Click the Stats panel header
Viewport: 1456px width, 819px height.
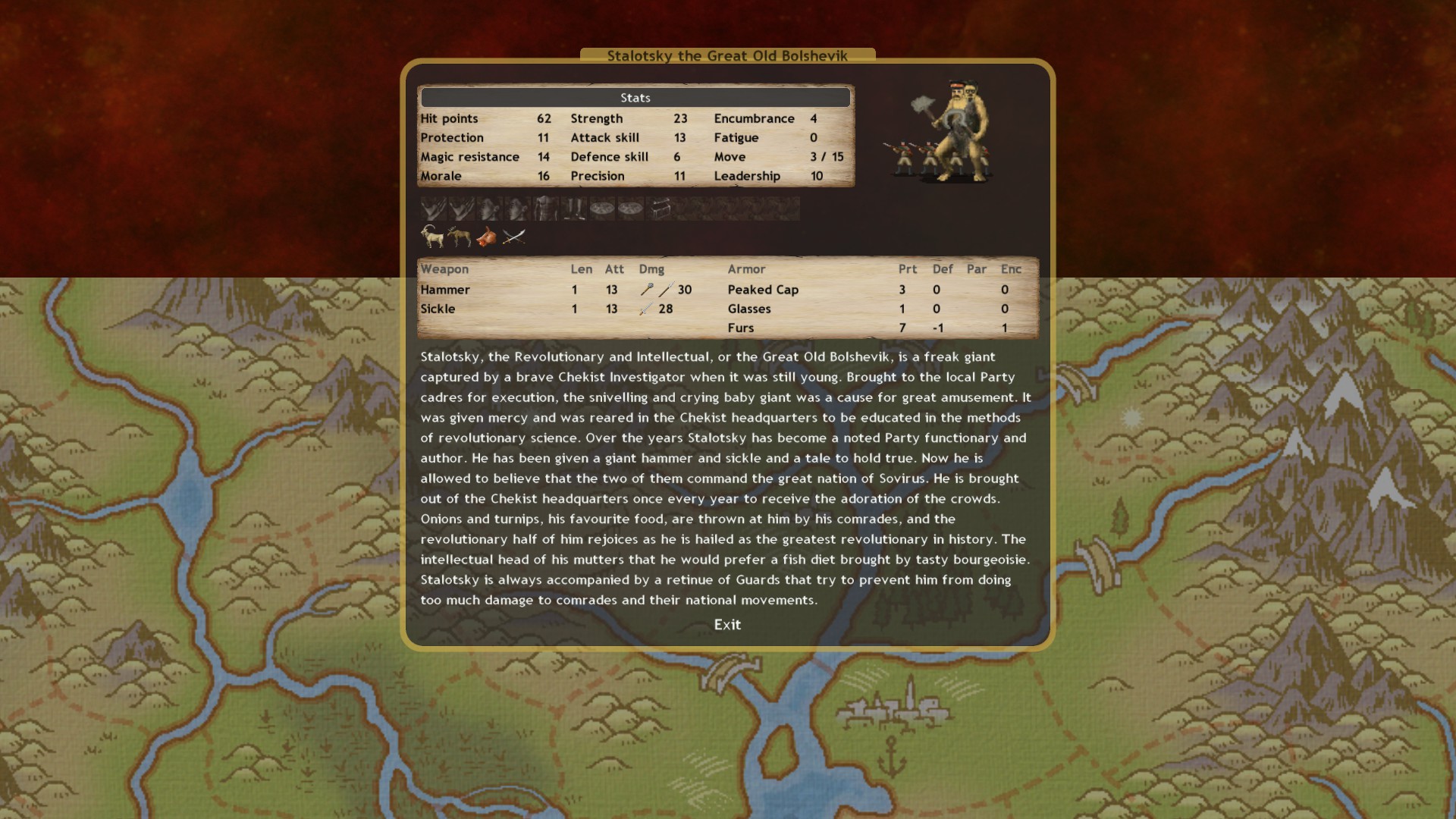tap(635, 97)
